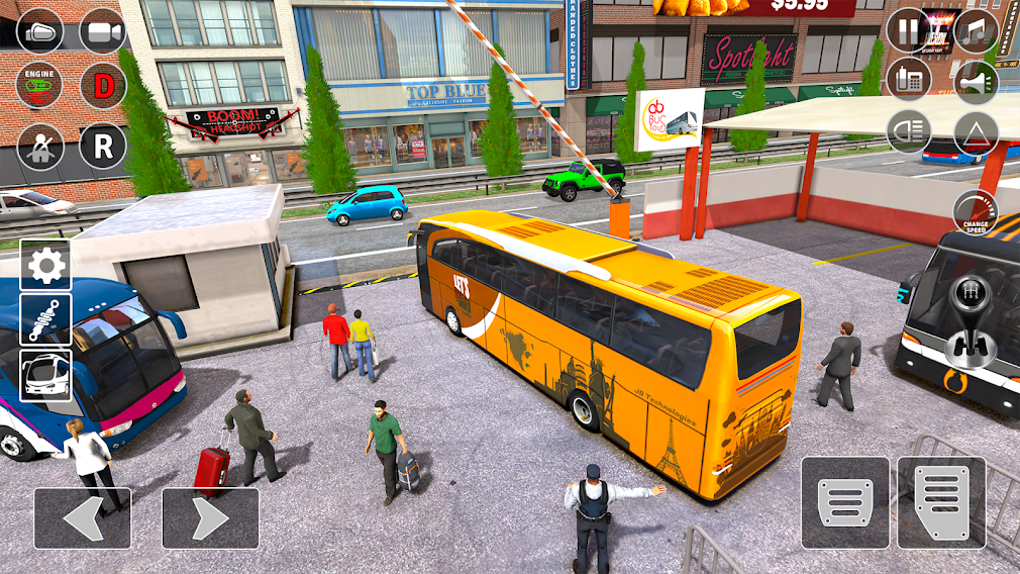Steer left with the left arrow
Image resolution: width=1020 pixels, height=574 pixels.
pos(82,517)
